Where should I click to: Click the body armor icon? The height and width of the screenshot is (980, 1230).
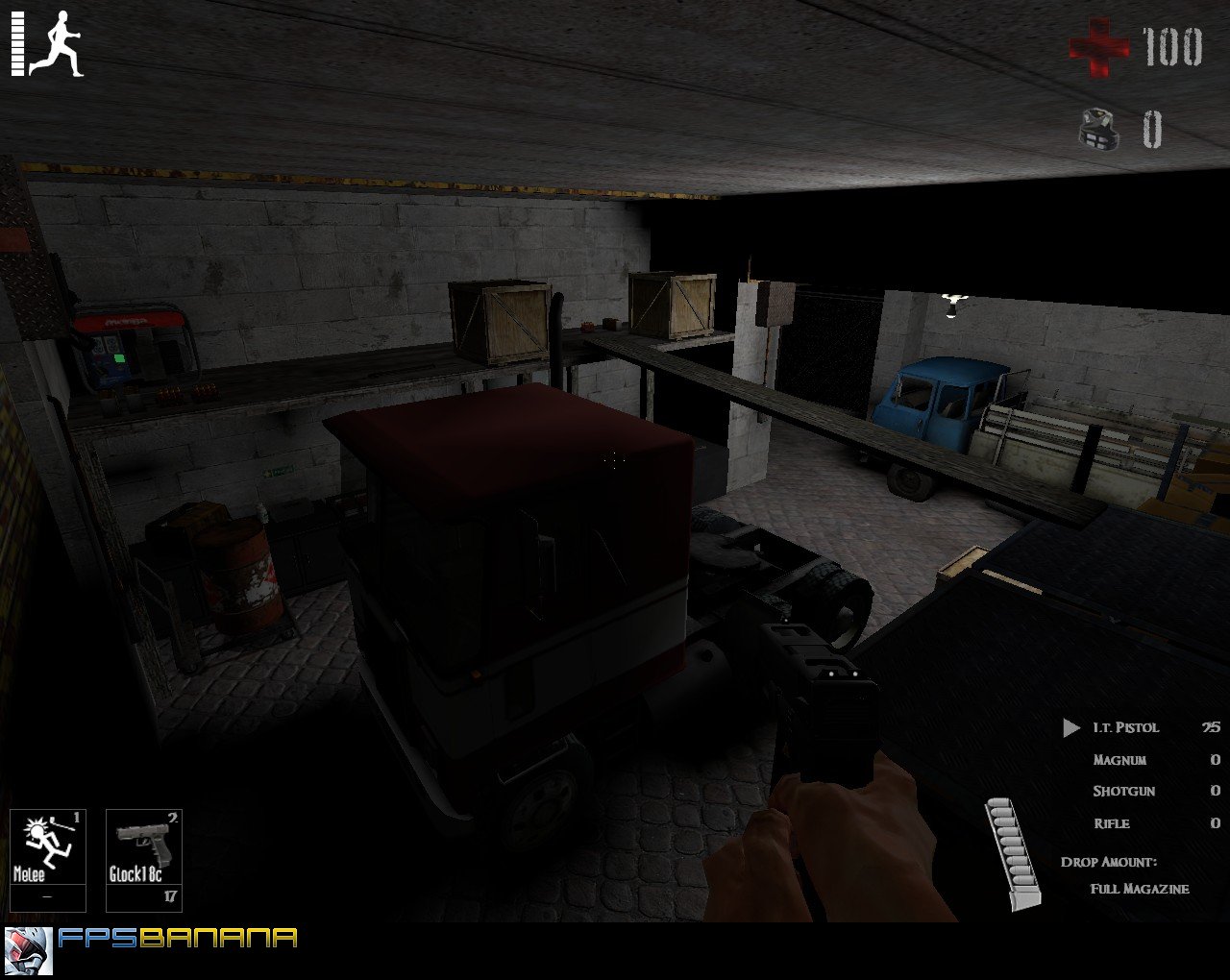pos(1099,128)
